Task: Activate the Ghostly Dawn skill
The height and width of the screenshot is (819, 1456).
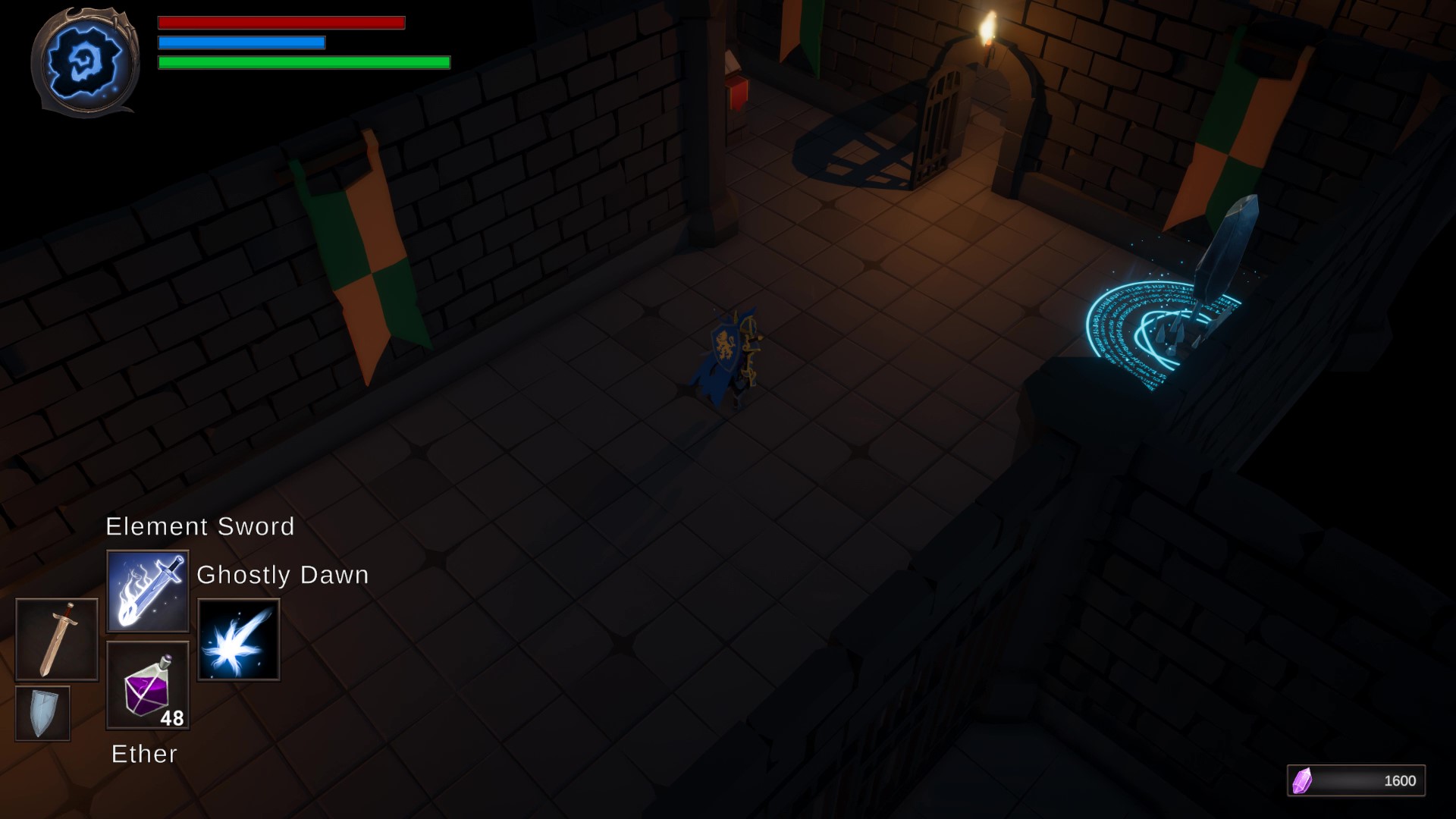Action: click(x=238, y=641)
